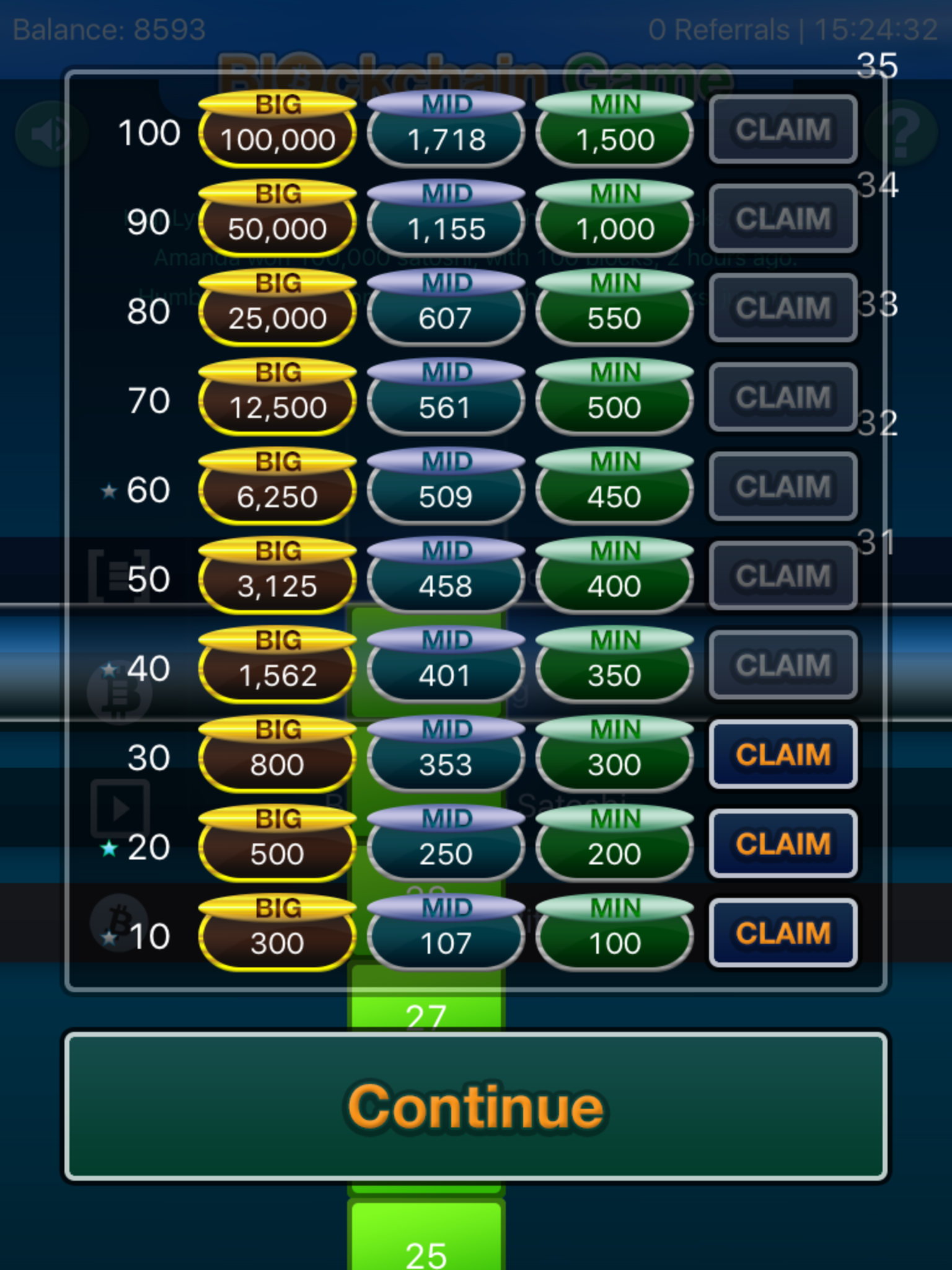This screenshot has height=1270, width=952.
Task: Claim the 20 blocks reward
Action: coord(783,844)
